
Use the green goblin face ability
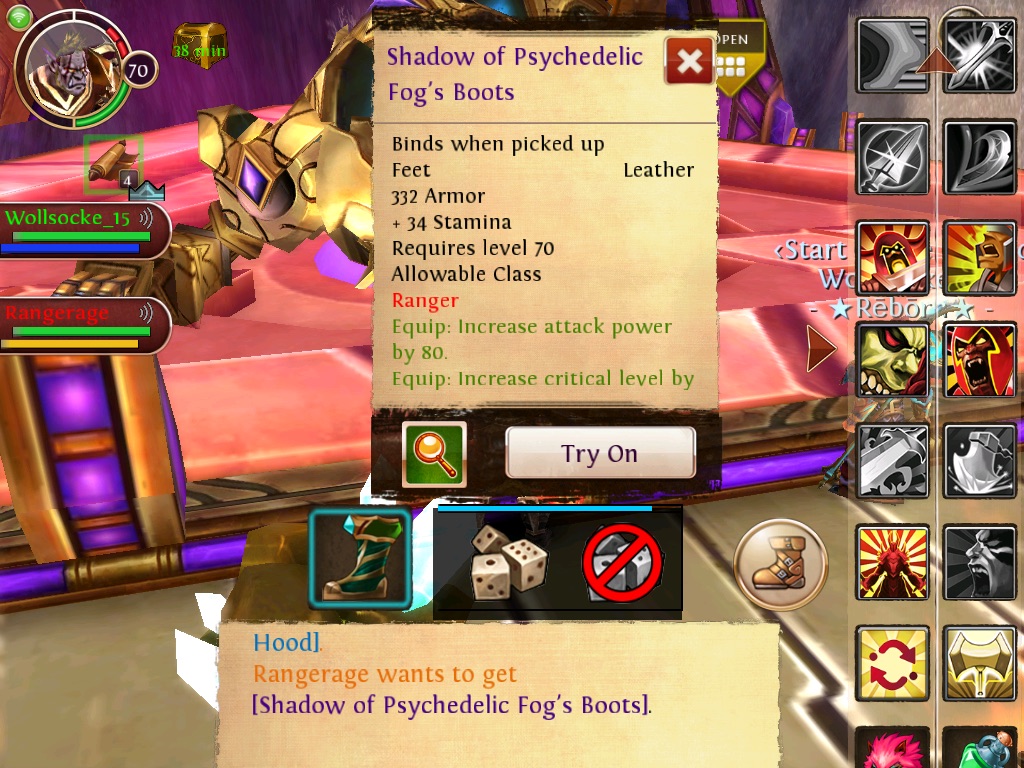[893, 359]
